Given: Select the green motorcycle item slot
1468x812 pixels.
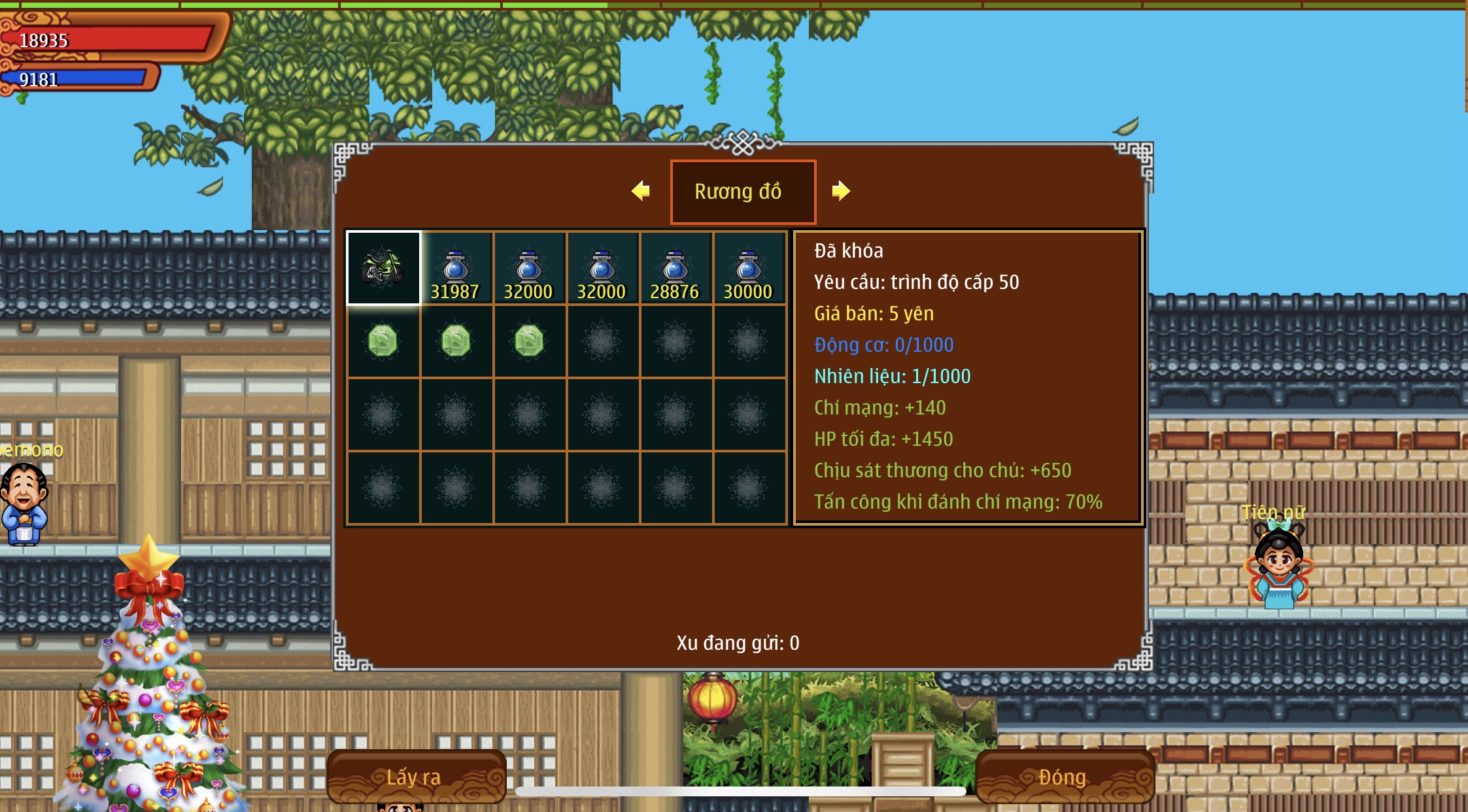Looking at the screenshot, I should tap(383, 268).
